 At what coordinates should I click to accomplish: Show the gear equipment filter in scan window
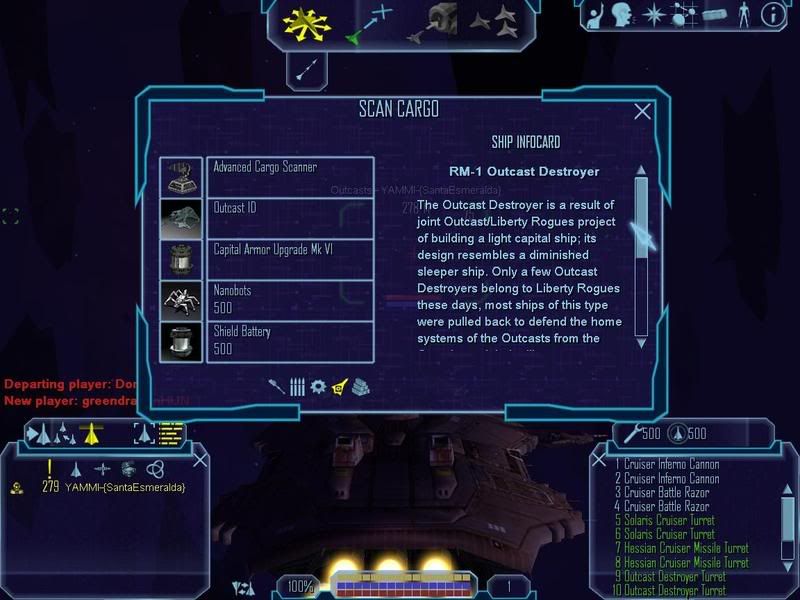coord(318,386)
